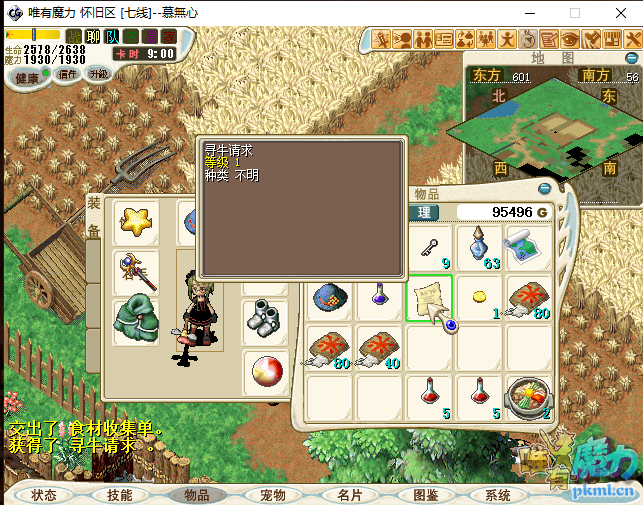This screenshot has width=643, height=505.
Task: Select the yellow star equipment slot
Action: (135, 222)
